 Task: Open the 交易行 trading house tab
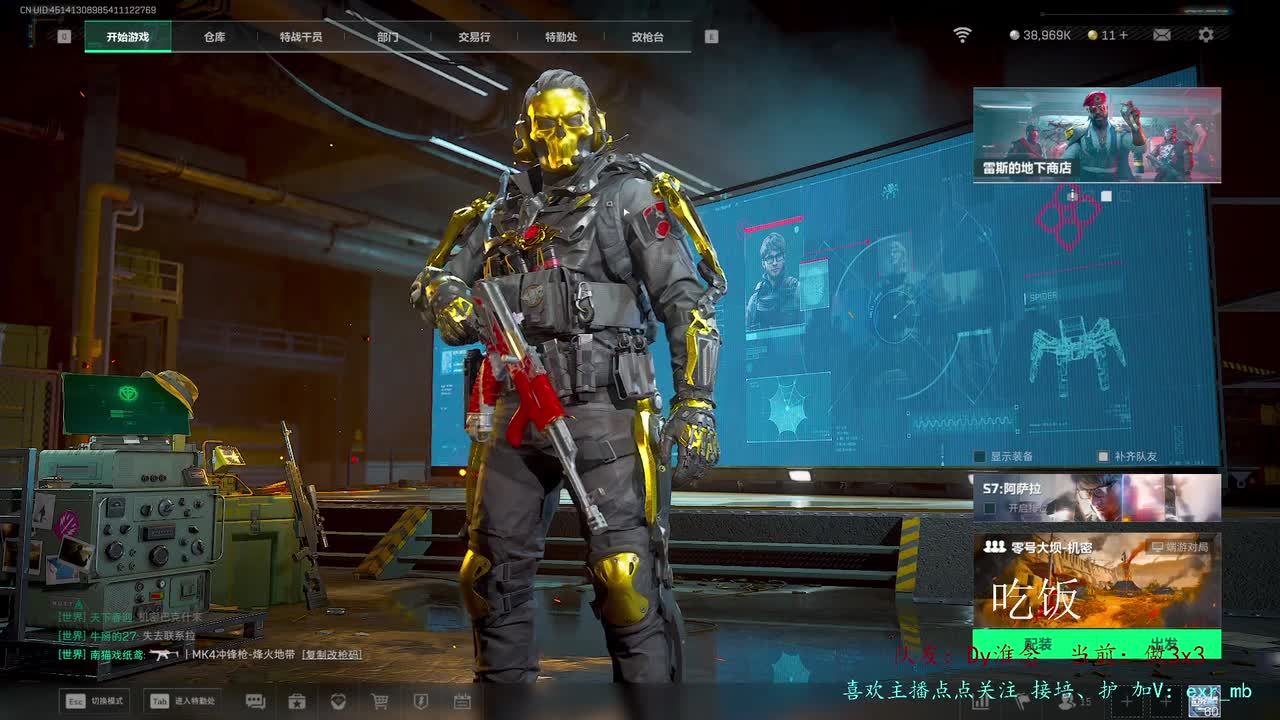pyautogui.click(x=474, y=37)
